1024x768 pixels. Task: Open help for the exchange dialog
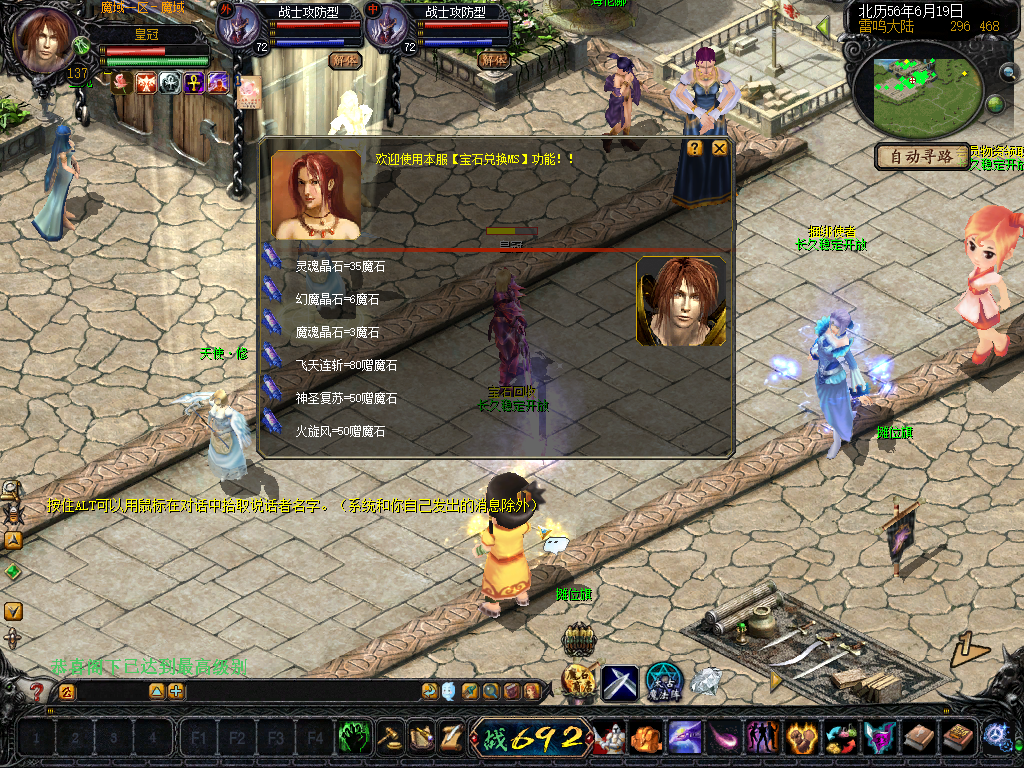click(694, 148)
